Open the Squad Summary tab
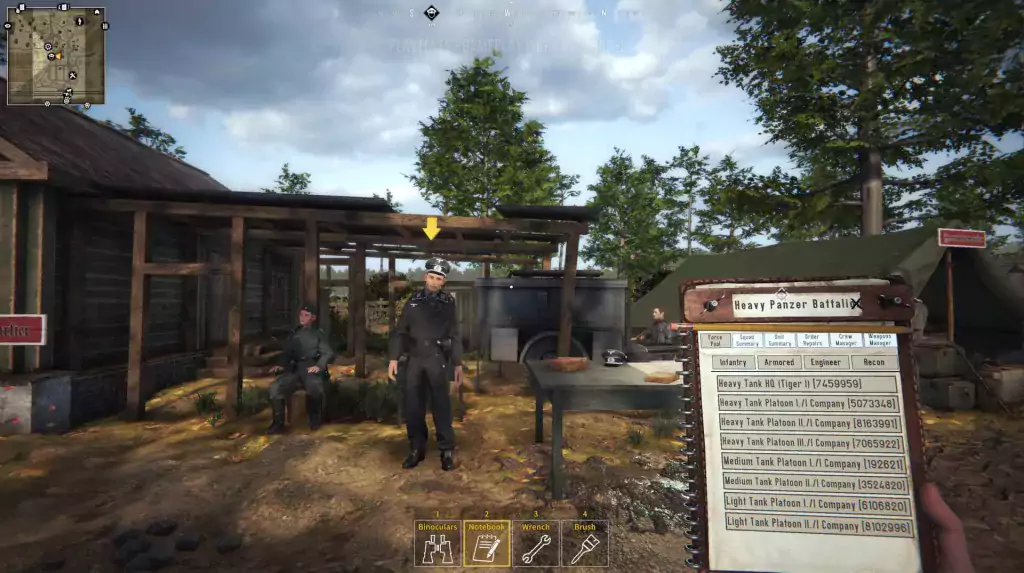The image size is (1024, 573). click(x=747, y=340)
